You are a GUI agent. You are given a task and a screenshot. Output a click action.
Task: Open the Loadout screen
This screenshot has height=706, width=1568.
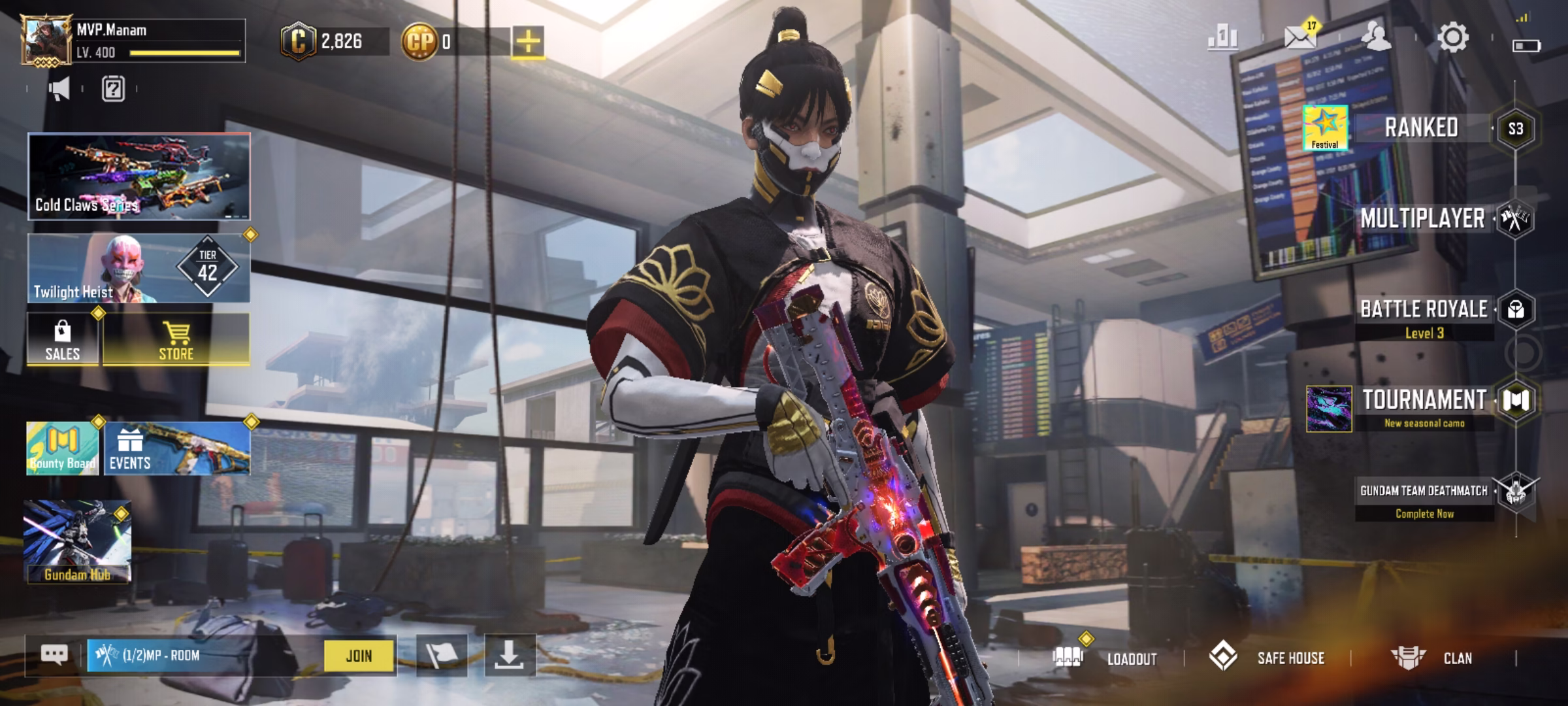(1132, 658)
